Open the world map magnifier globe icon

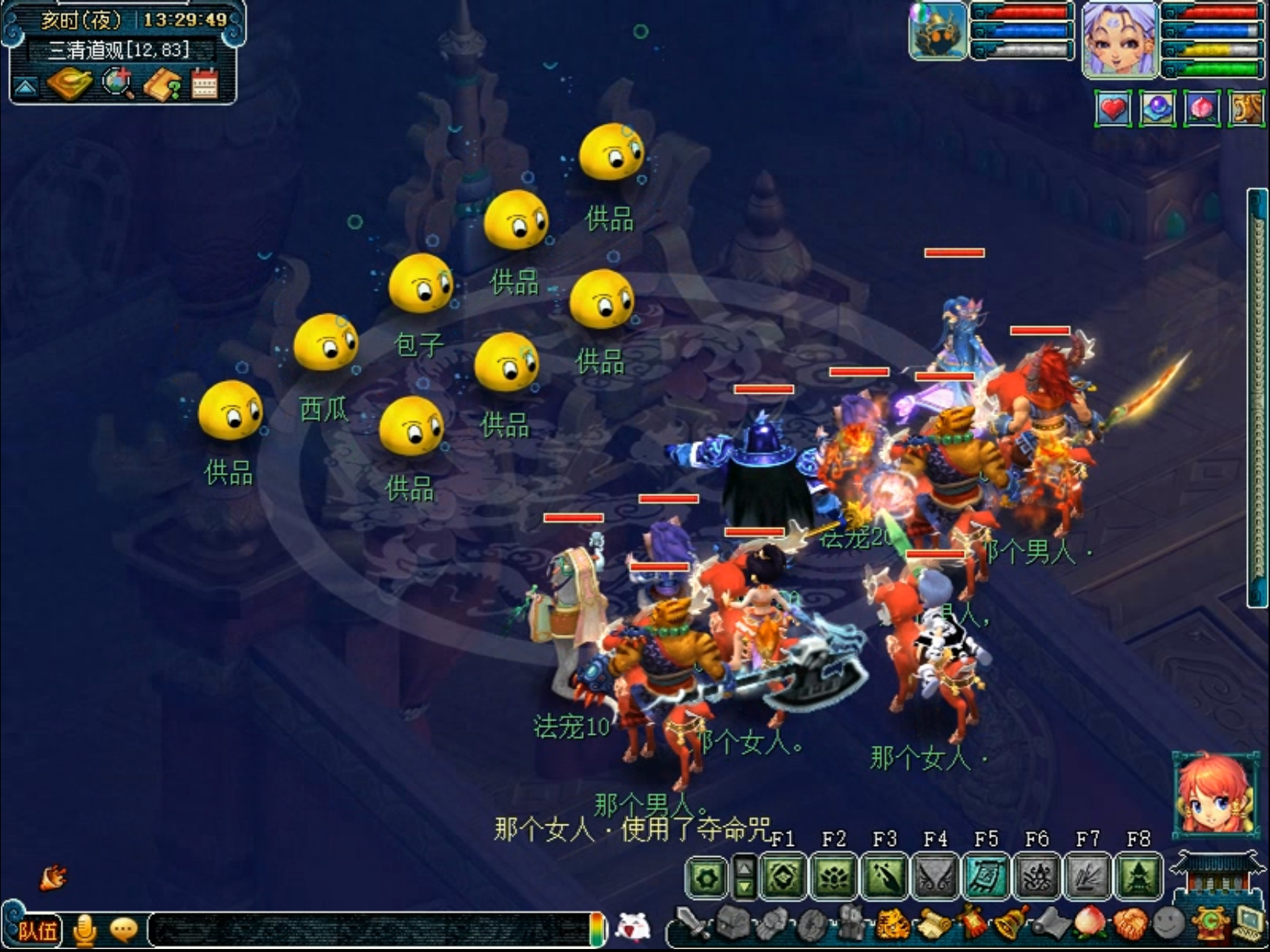(116, 83)
